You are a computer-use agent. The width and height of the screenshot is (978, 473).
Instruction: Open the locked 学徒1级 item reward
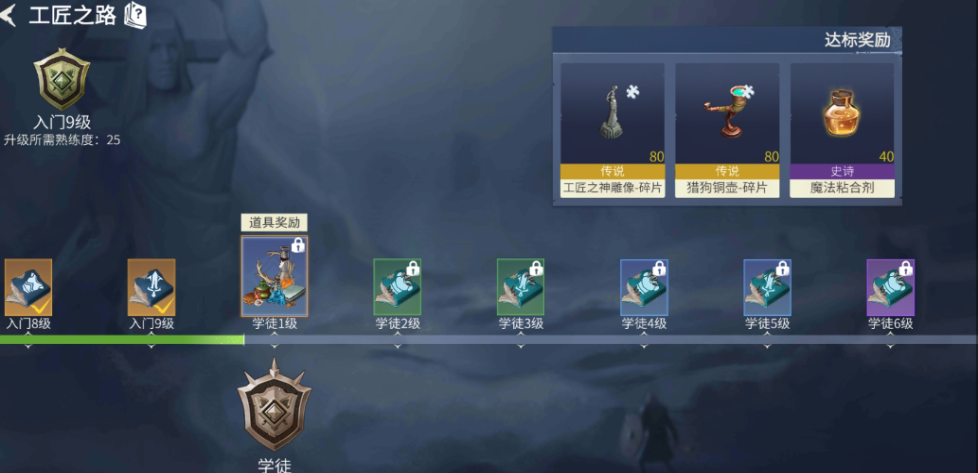coord(274,276)
